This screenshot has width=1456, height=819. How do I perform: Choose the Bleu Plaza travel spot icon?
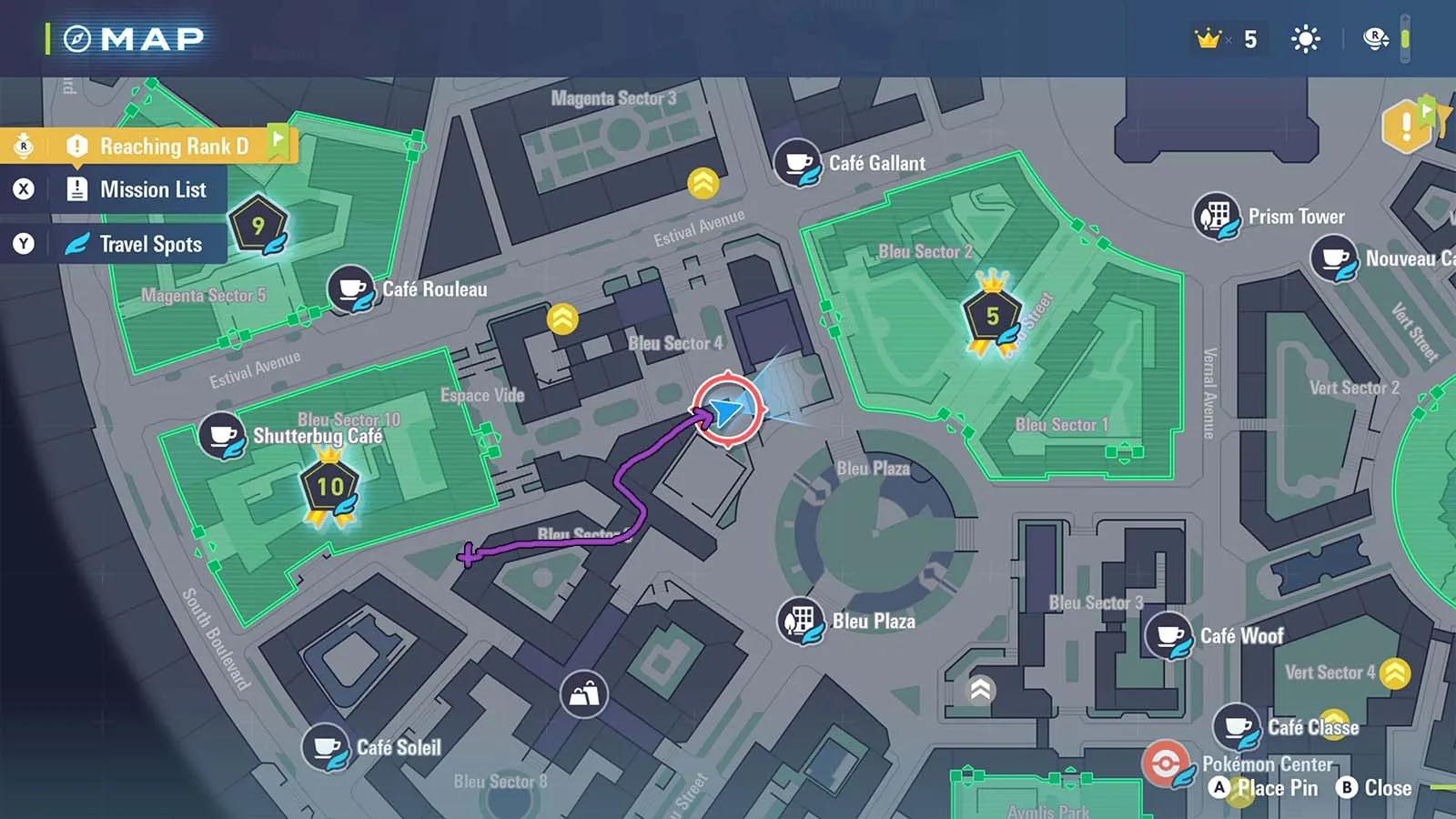pos(800,621)
